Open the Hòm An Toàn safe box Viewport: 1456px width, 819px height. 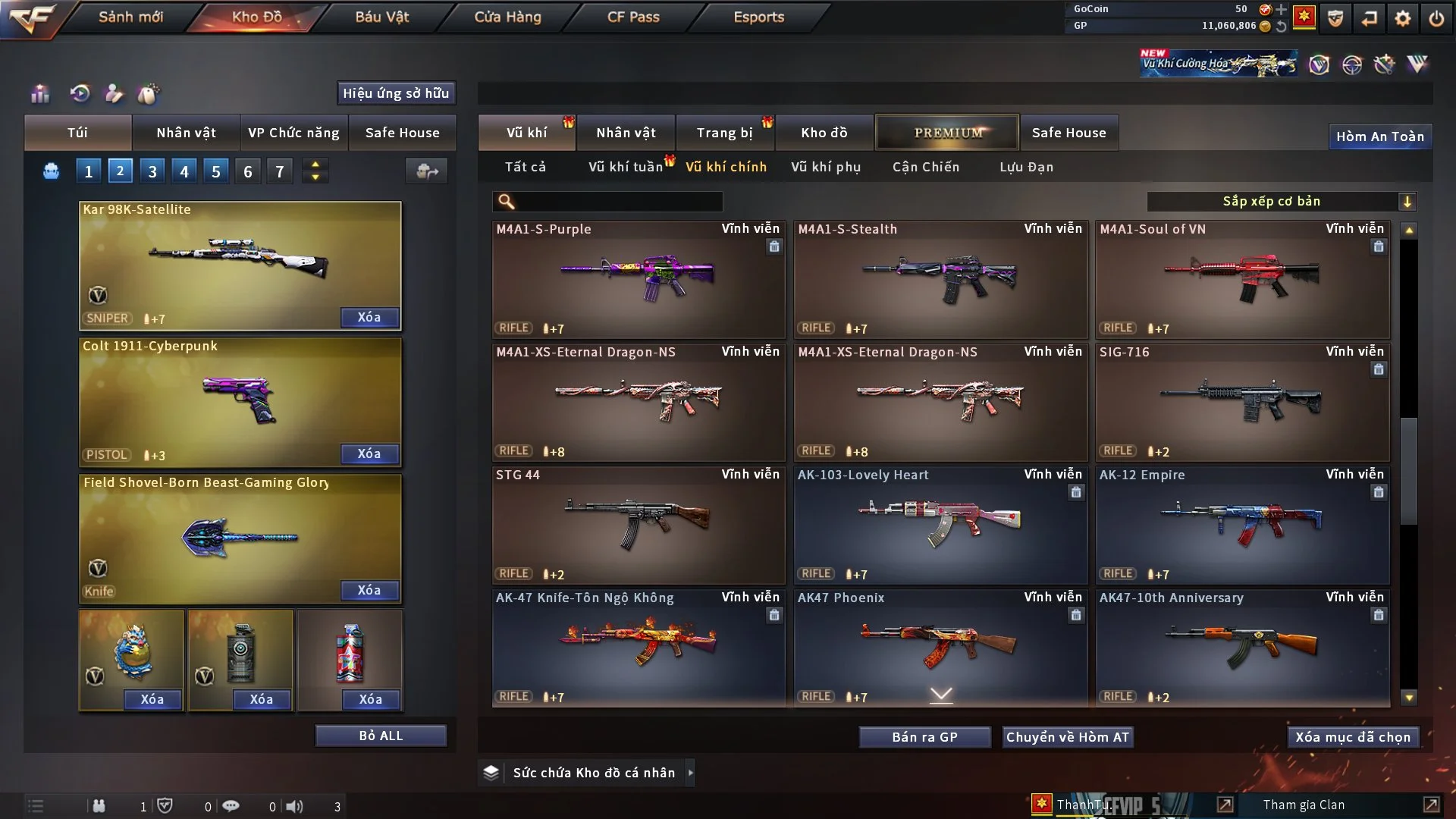tap(1379, 136)
